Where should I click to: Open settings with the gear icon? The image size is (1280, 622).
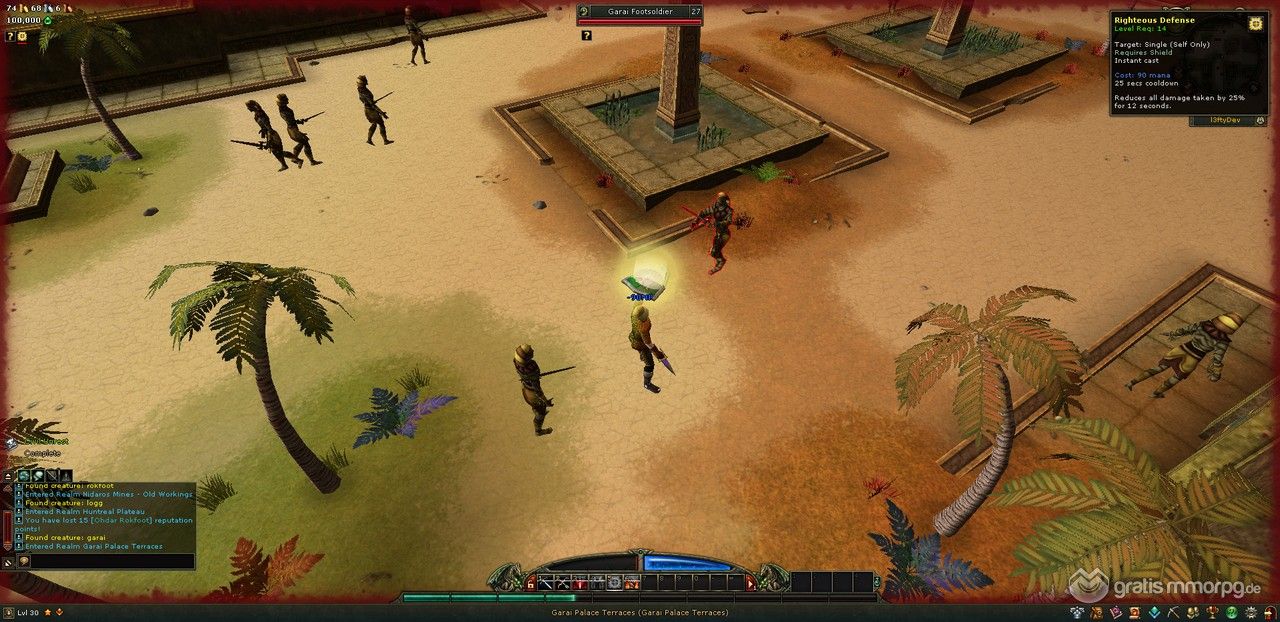pos(1250,612)
